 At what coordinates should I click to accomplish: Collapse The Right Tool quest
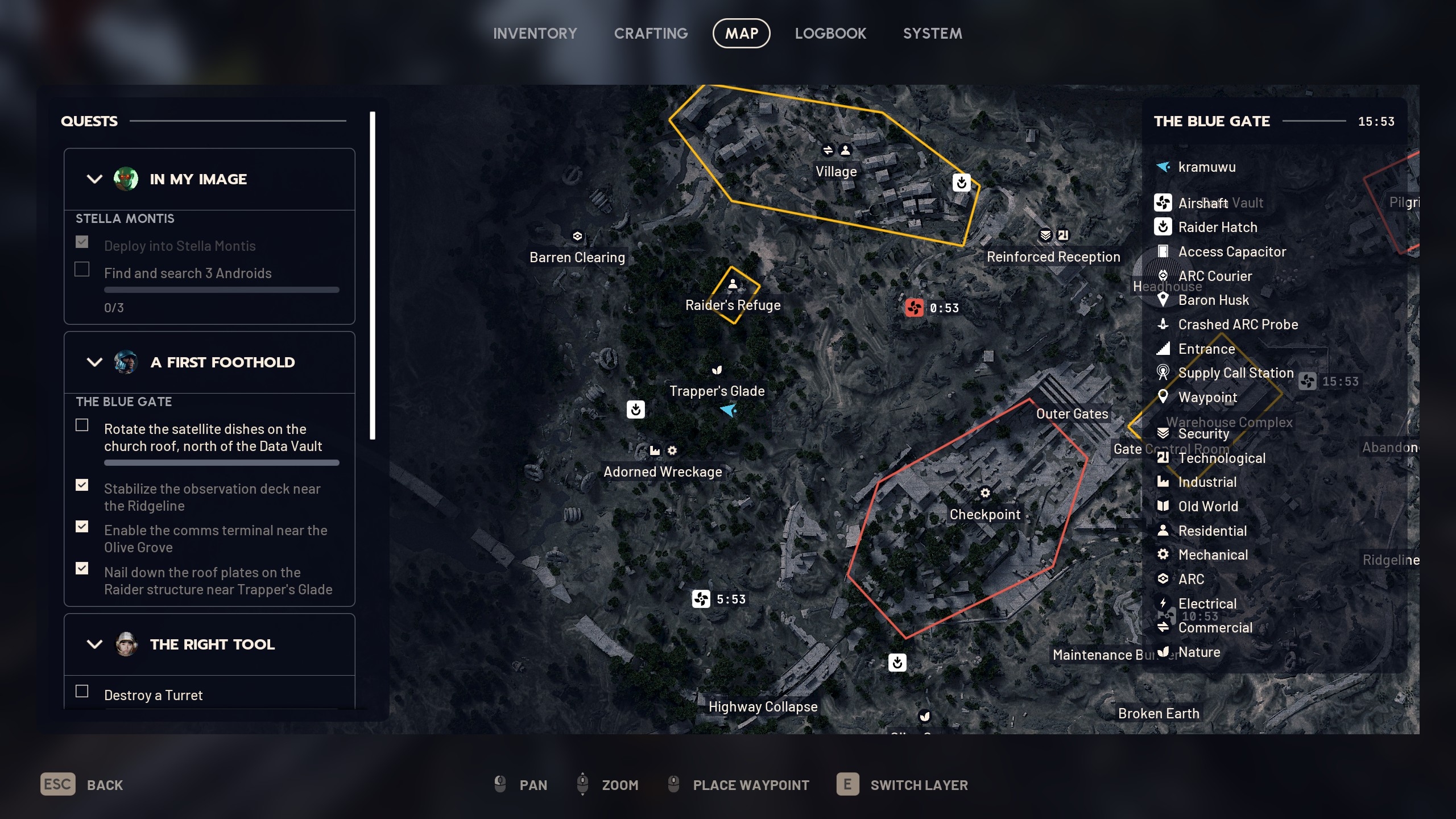[94, 644]
